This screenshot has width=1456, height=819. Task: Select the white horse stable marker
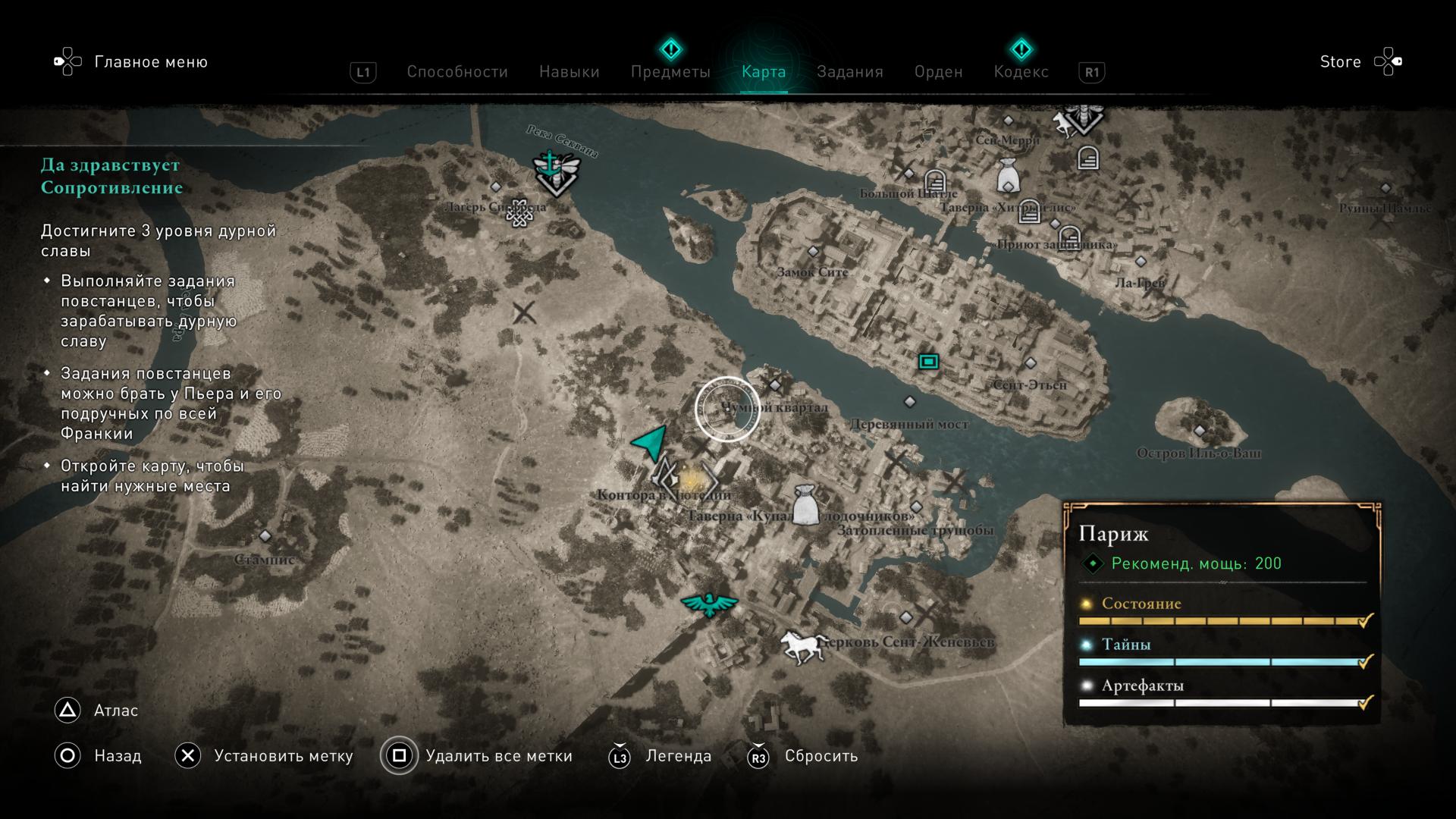[x=804, y=646]
